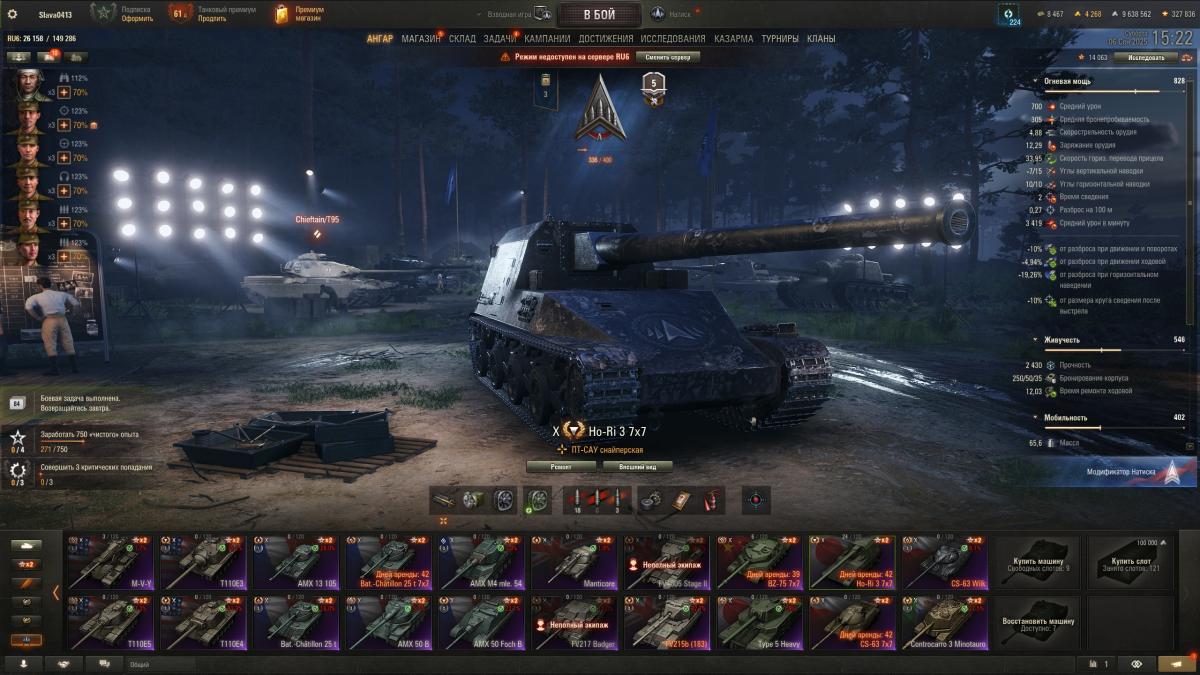This screenshot has height=675, width=1200.
Task: Open the СКЛАД tab
Action: click(x=462, y=39)
